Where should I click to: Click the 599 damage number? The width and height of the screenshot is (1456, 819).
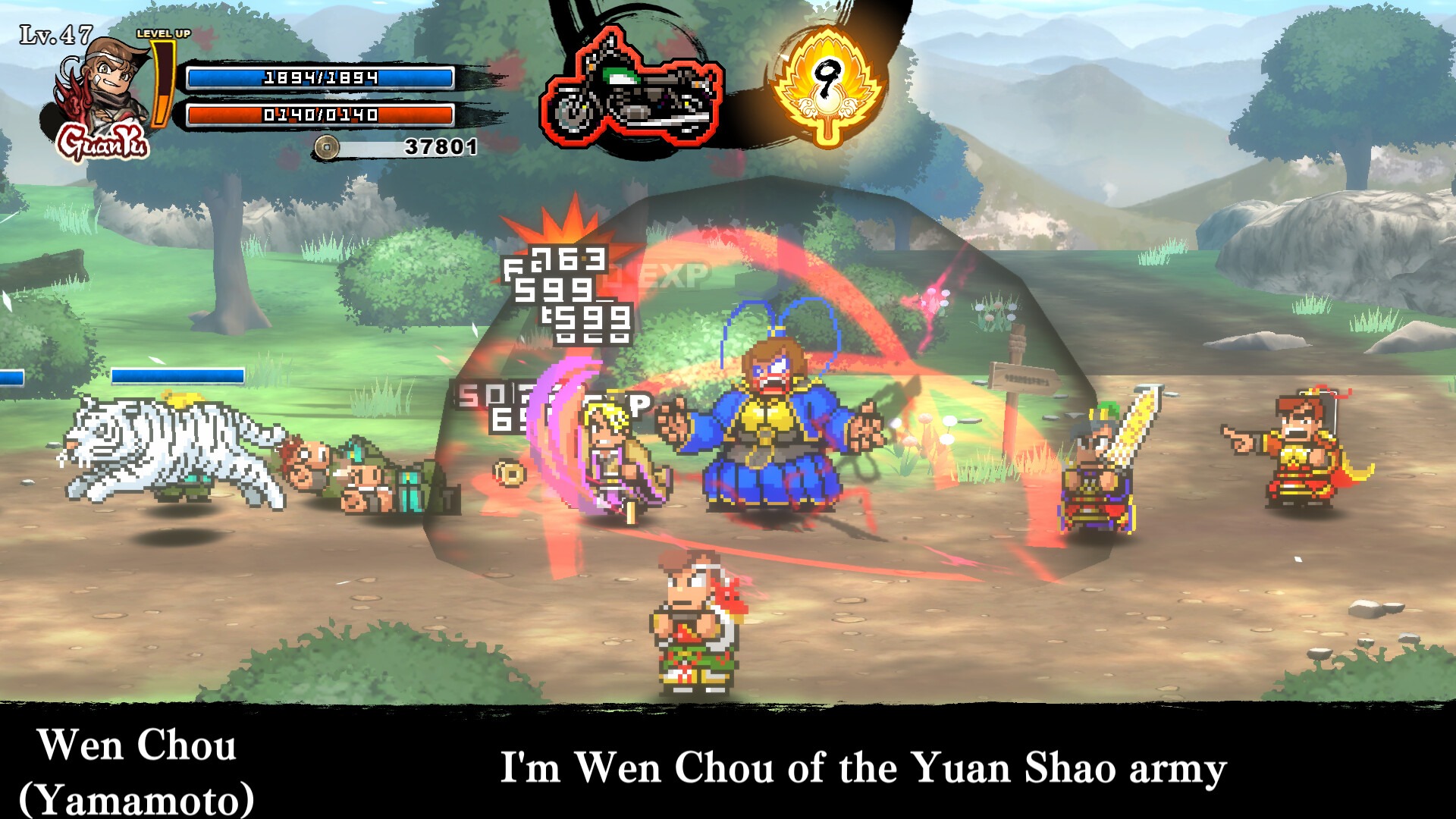click(x=557, y=290)
